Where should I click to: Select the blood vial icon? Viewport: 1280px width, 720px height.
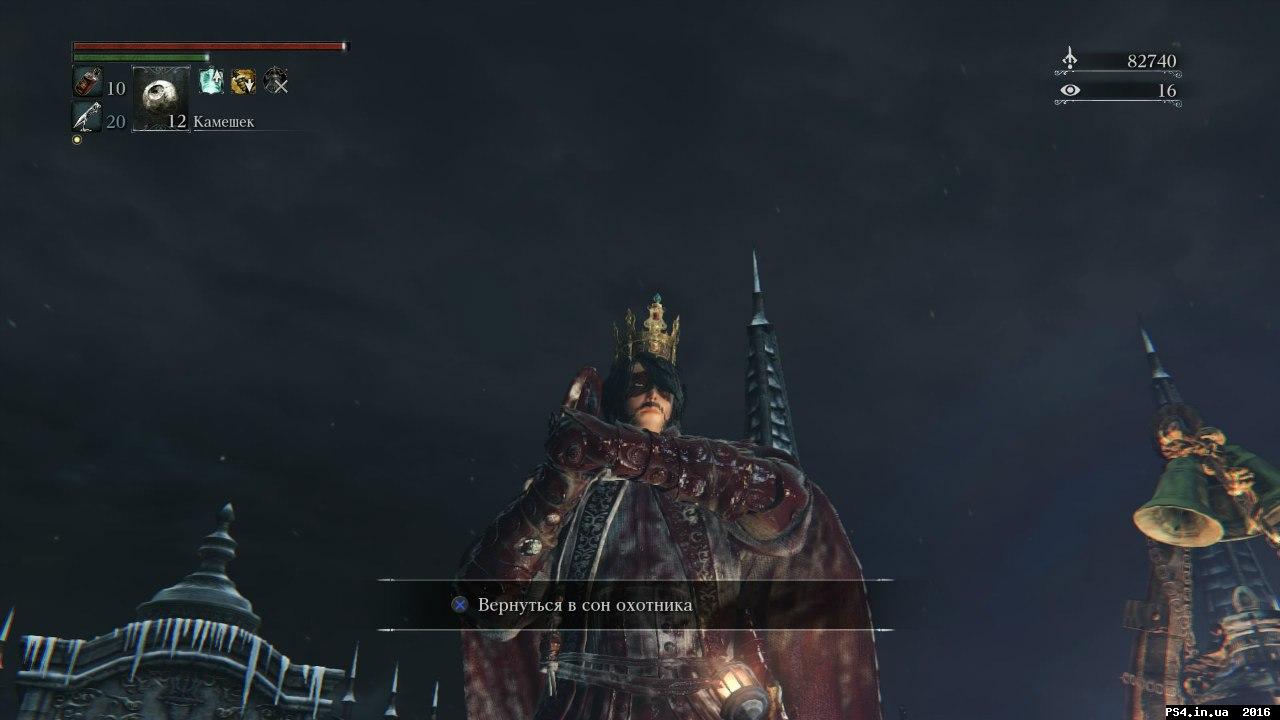pos(87,82)
